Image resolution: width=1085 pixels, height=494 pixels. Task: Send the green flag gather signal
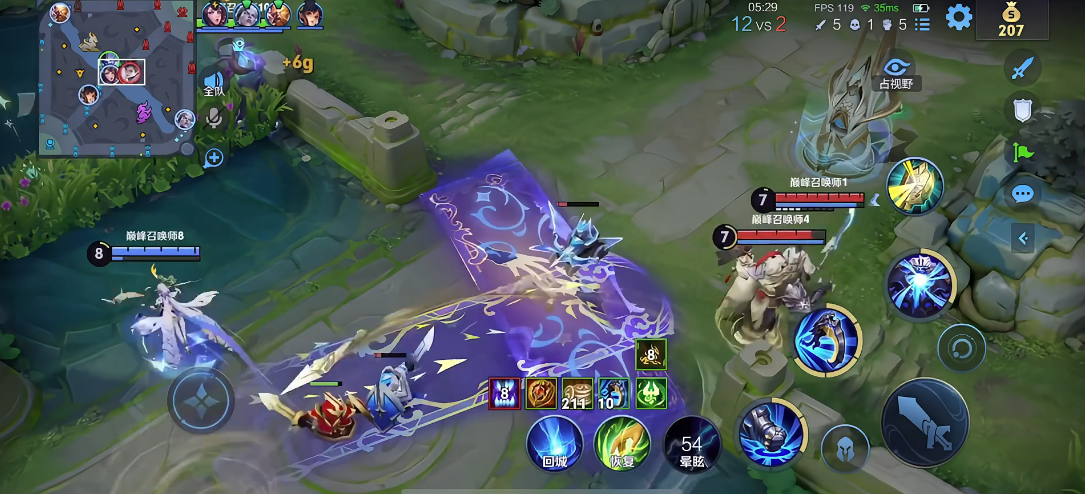point(1021,152)
